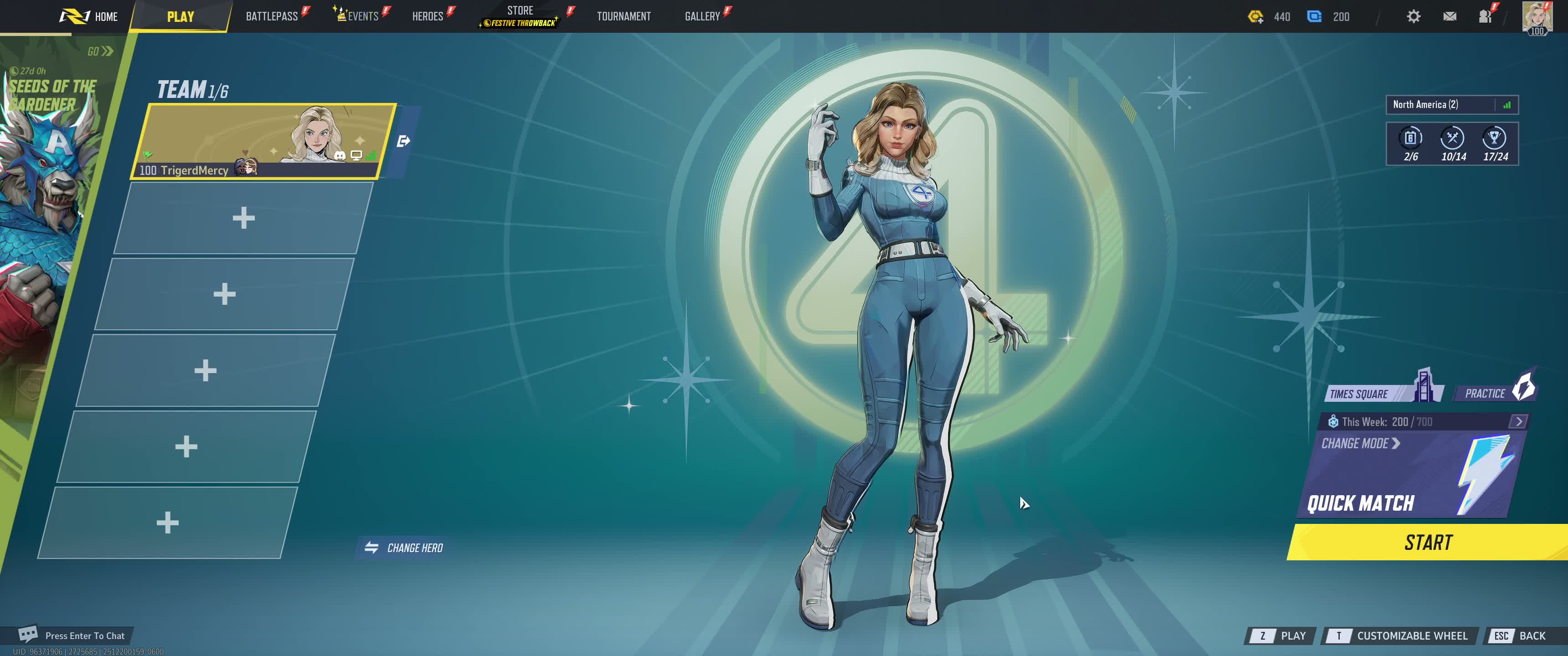Open the Battlepass tab

click(272, 16)
